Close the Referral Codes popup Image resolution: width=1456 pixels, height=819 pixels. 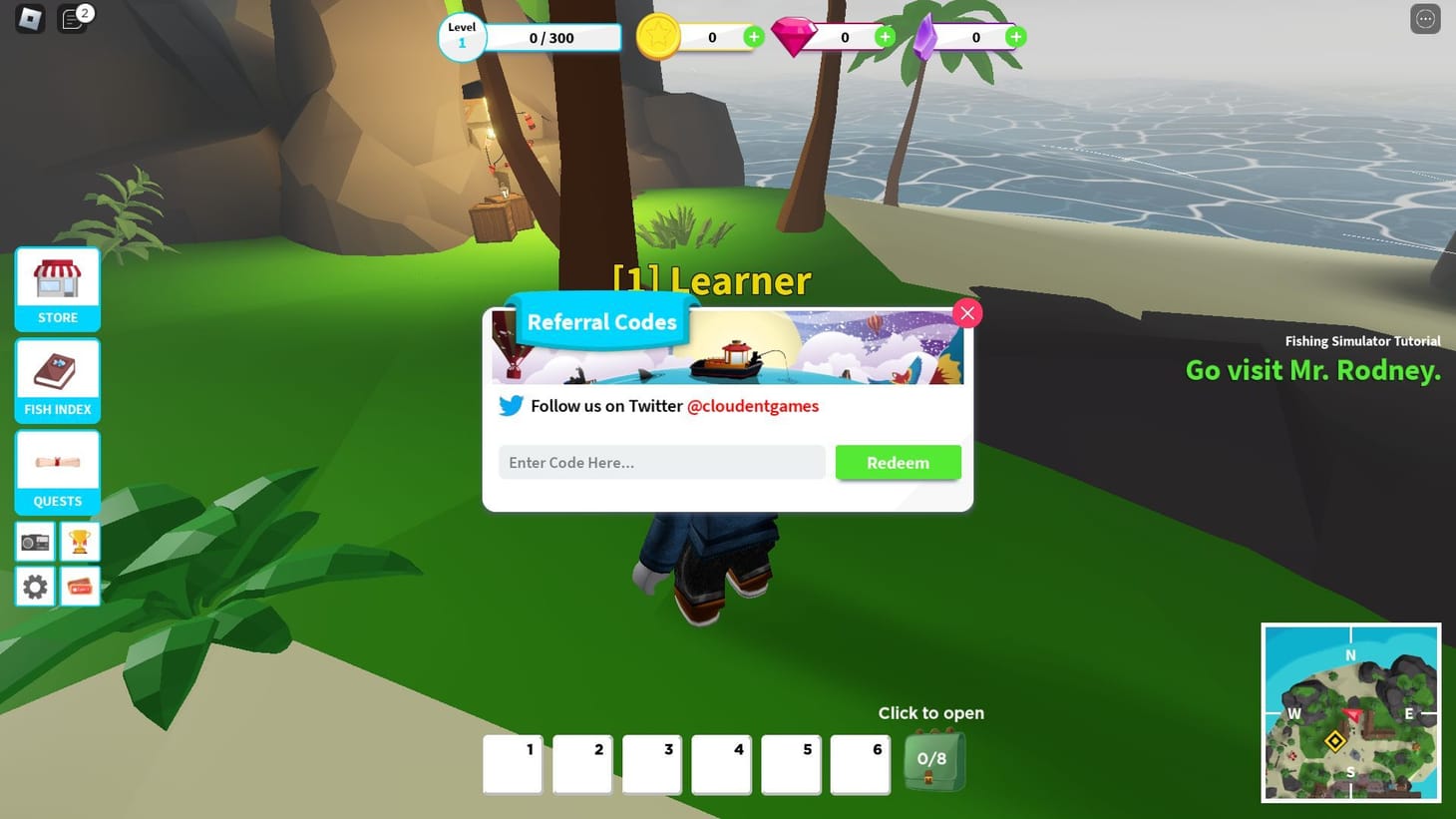pyautogui.click(x=966, y=312)
